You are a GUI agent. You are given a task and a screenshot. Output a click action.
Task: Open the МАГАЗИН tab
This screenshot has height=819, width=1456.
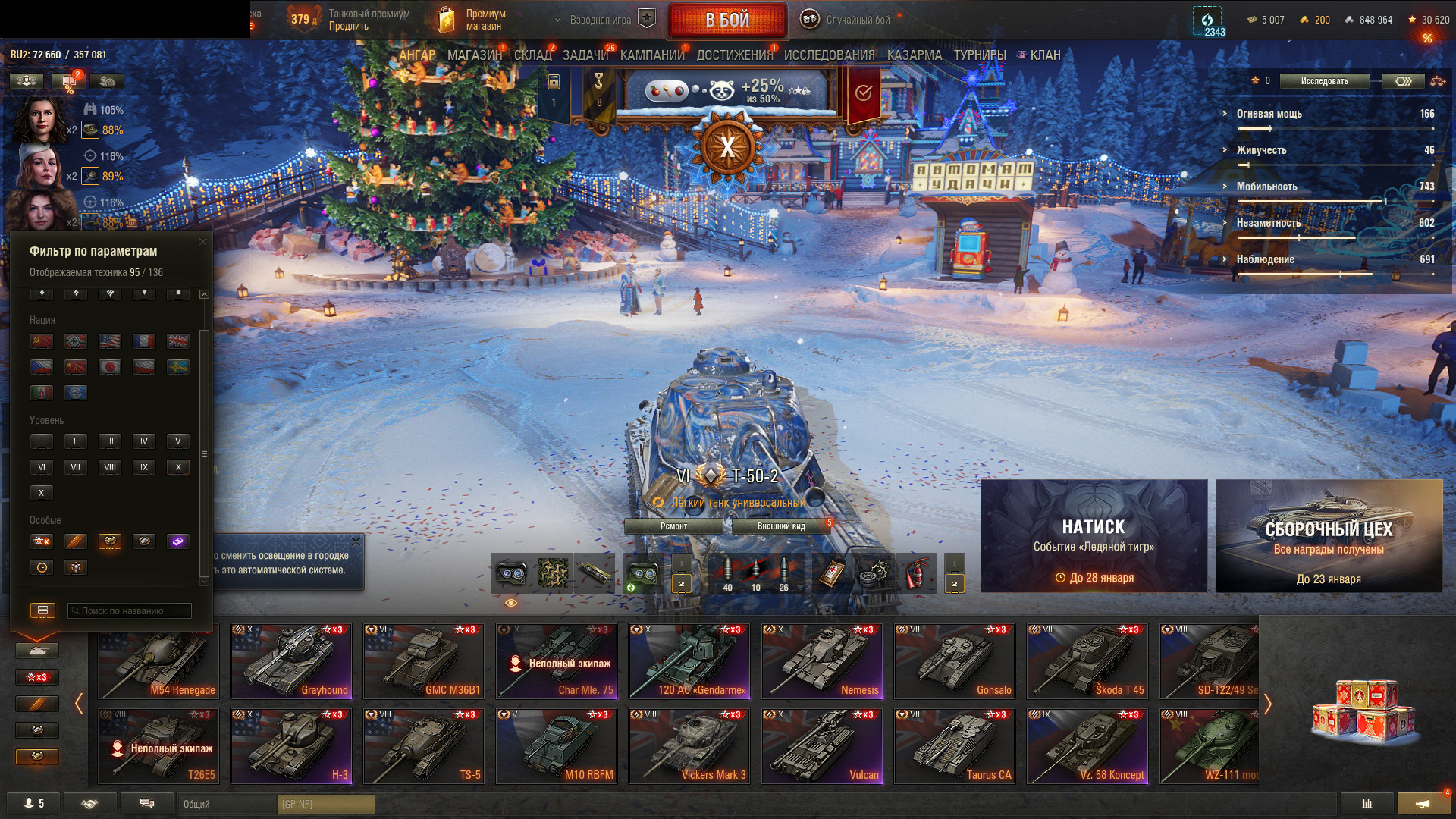point(474,55)
